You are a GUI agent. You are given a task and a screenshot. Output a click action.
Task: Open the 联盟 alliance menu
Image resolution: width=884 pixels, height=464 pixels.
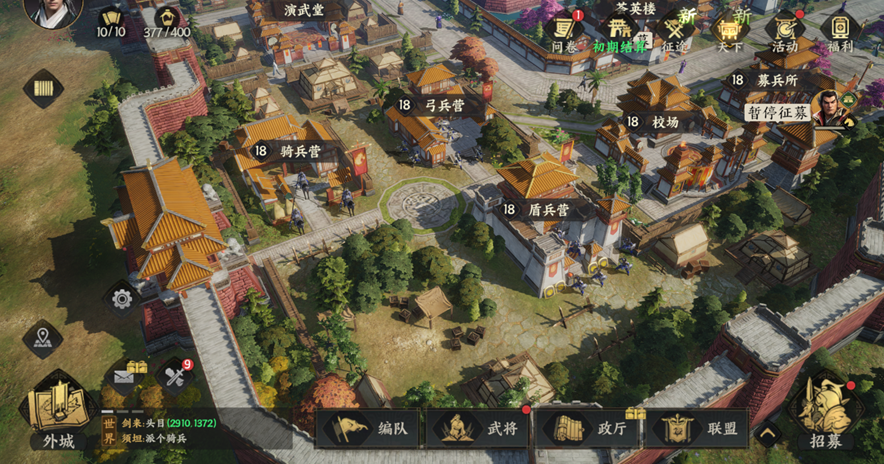pyautogui.click(x=697, y=428)
